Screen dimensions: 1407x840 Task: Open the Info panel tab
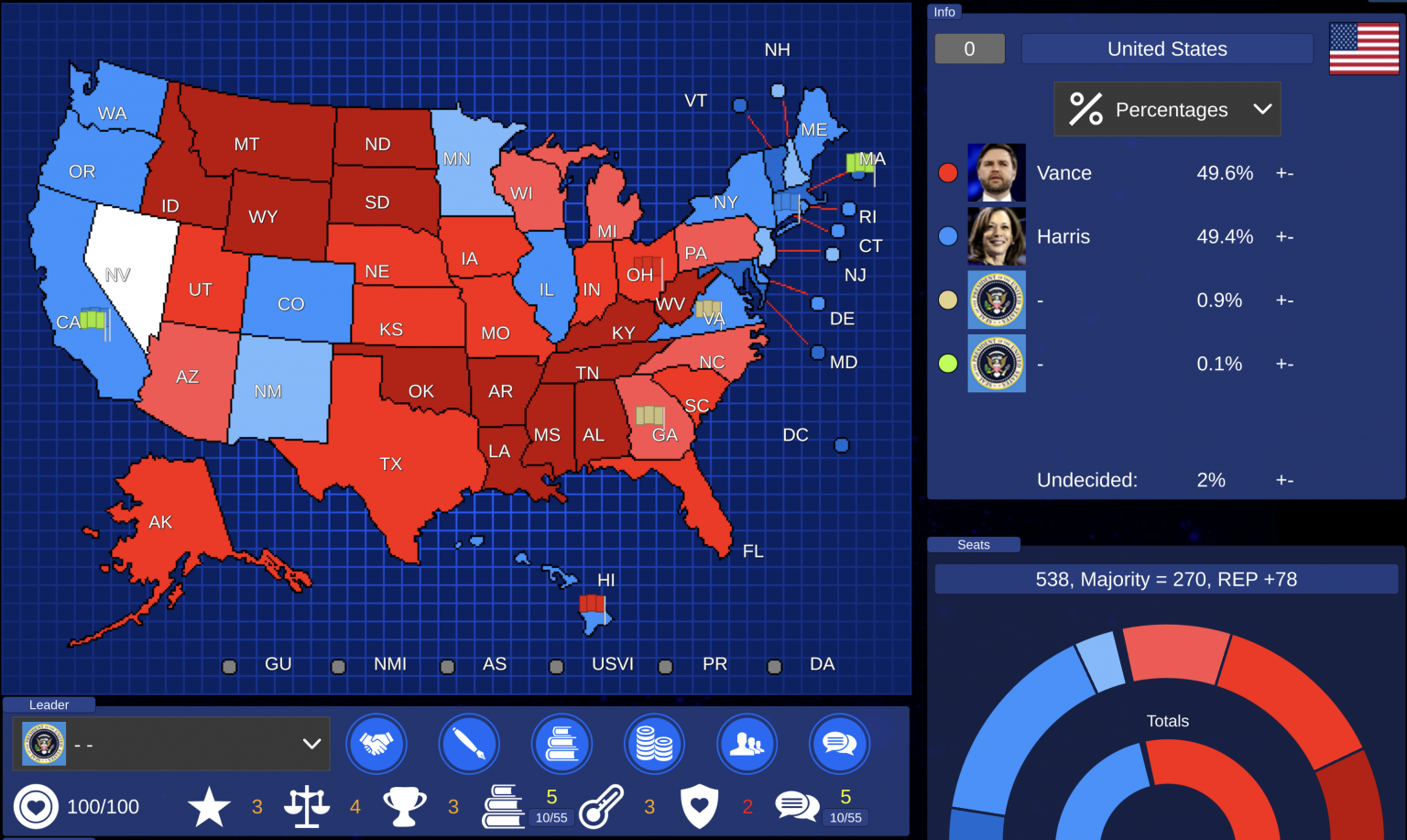[944, 12]
